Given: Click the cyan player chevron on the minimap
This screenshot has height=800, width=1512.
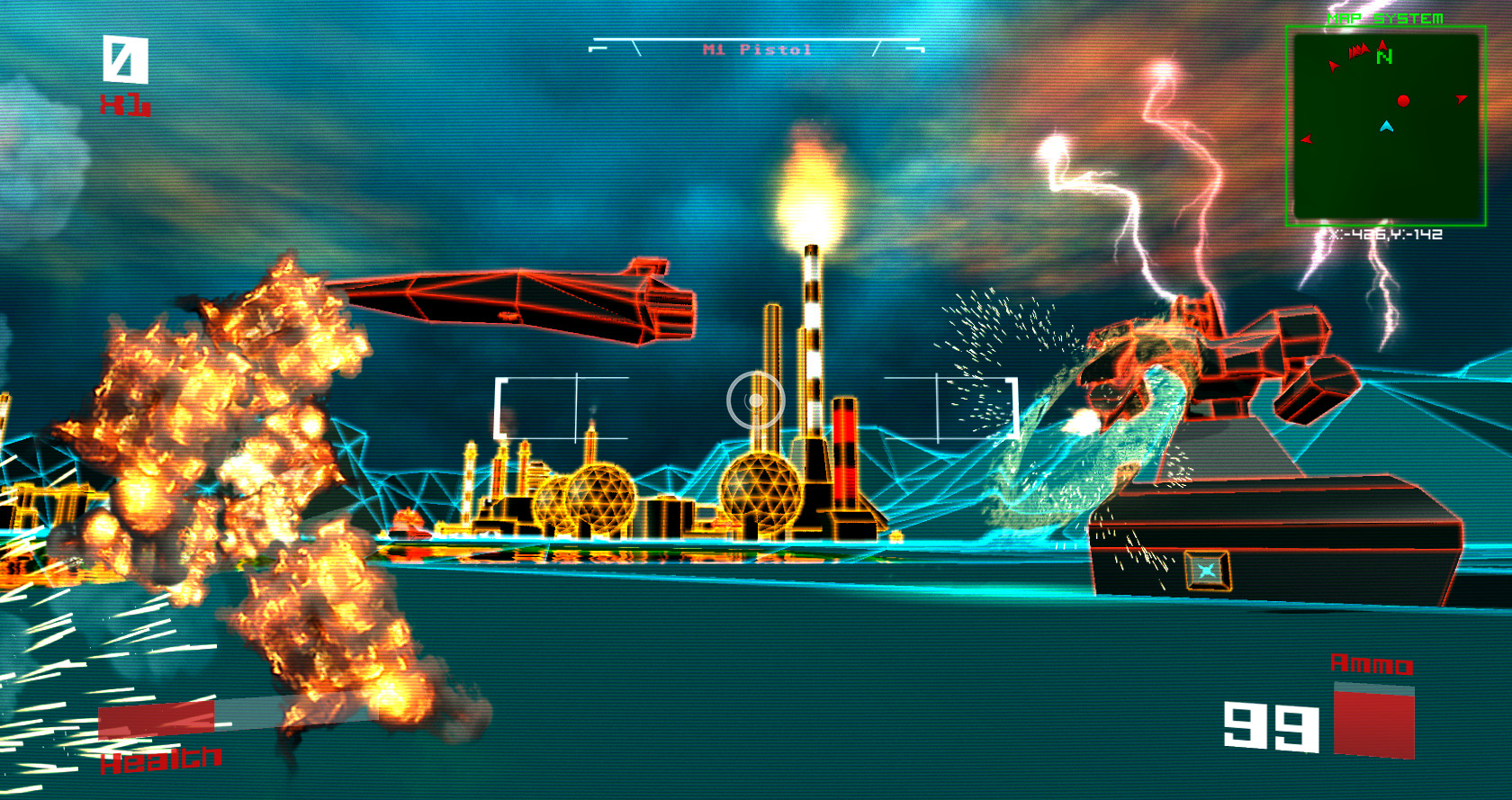Looking at the screenshot, I should [1387, 126].
